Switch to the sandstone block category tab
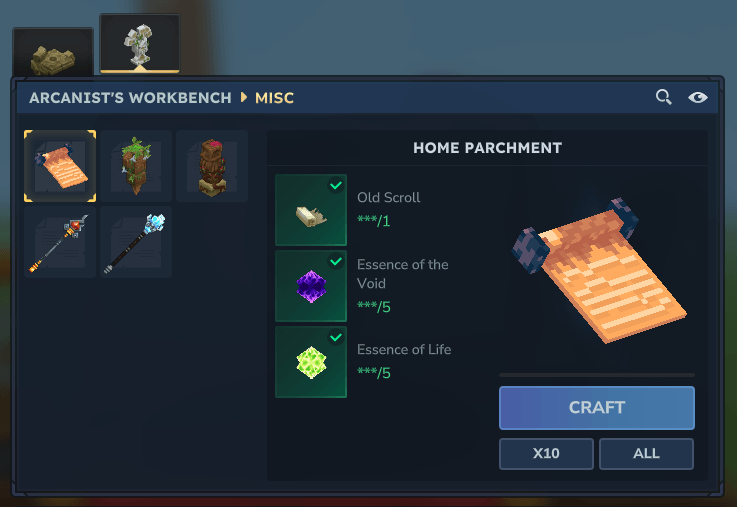 (x=52, y=53)
